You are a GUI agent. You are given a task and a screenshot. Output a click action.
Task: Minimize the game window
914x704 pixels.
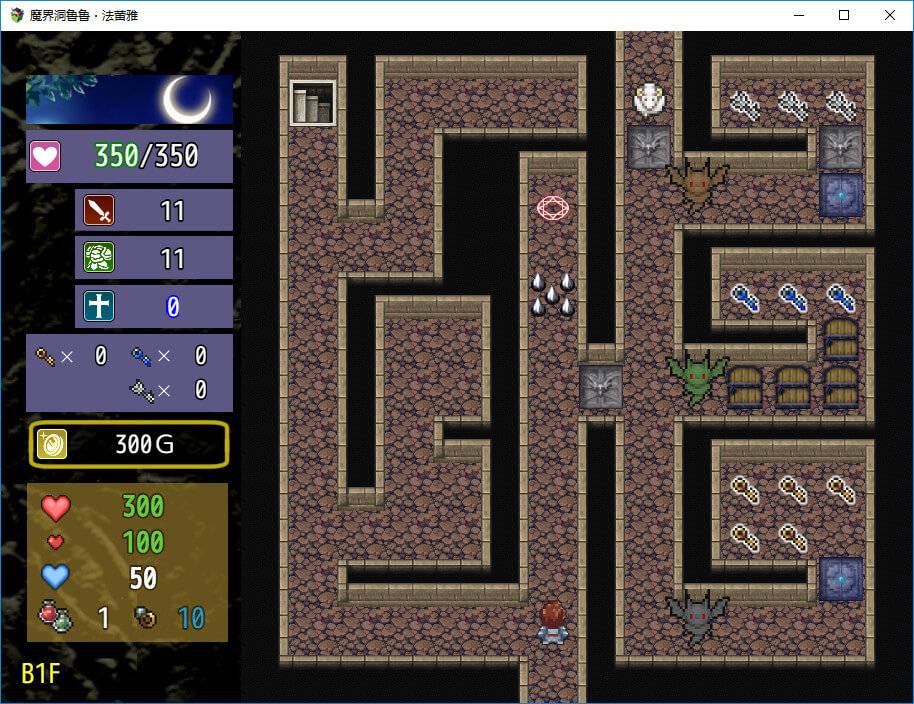(x=798, y=15)
